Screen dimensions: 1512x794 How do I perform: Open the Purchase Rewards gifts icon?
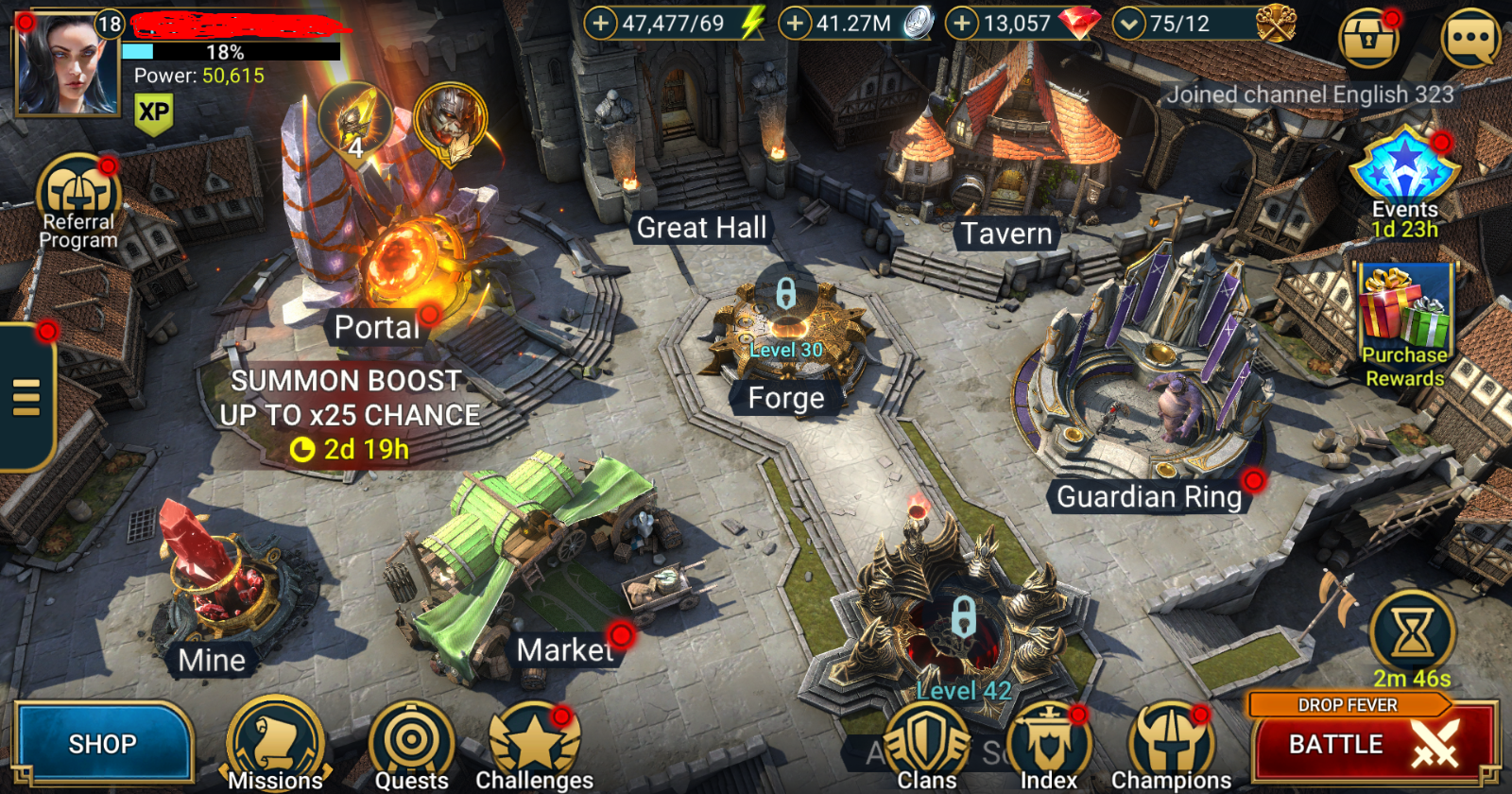tap(1405, 312)
